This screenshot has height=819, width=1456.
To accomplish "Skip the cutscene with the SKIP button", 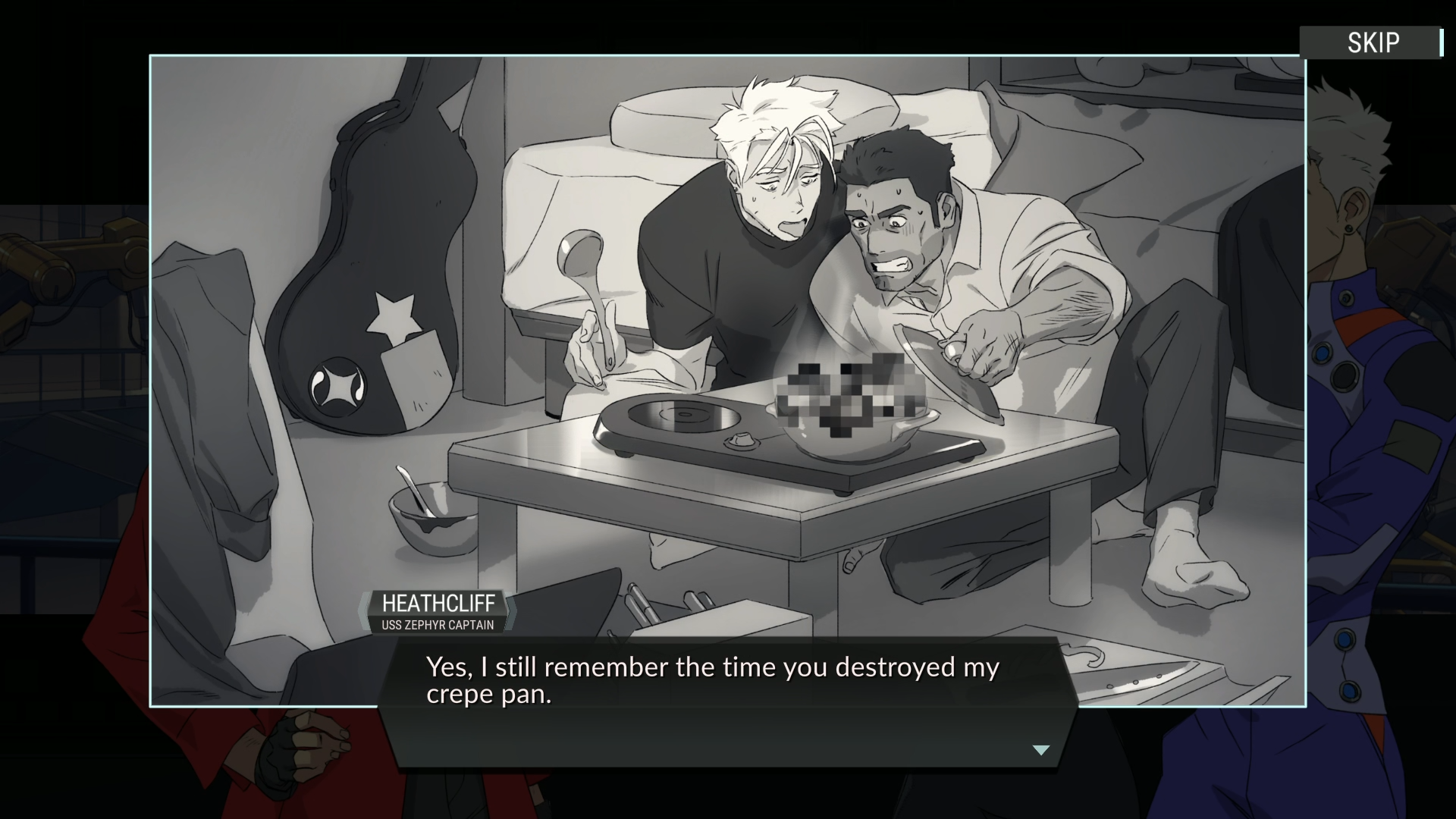I will click(x=1373, y=42).
